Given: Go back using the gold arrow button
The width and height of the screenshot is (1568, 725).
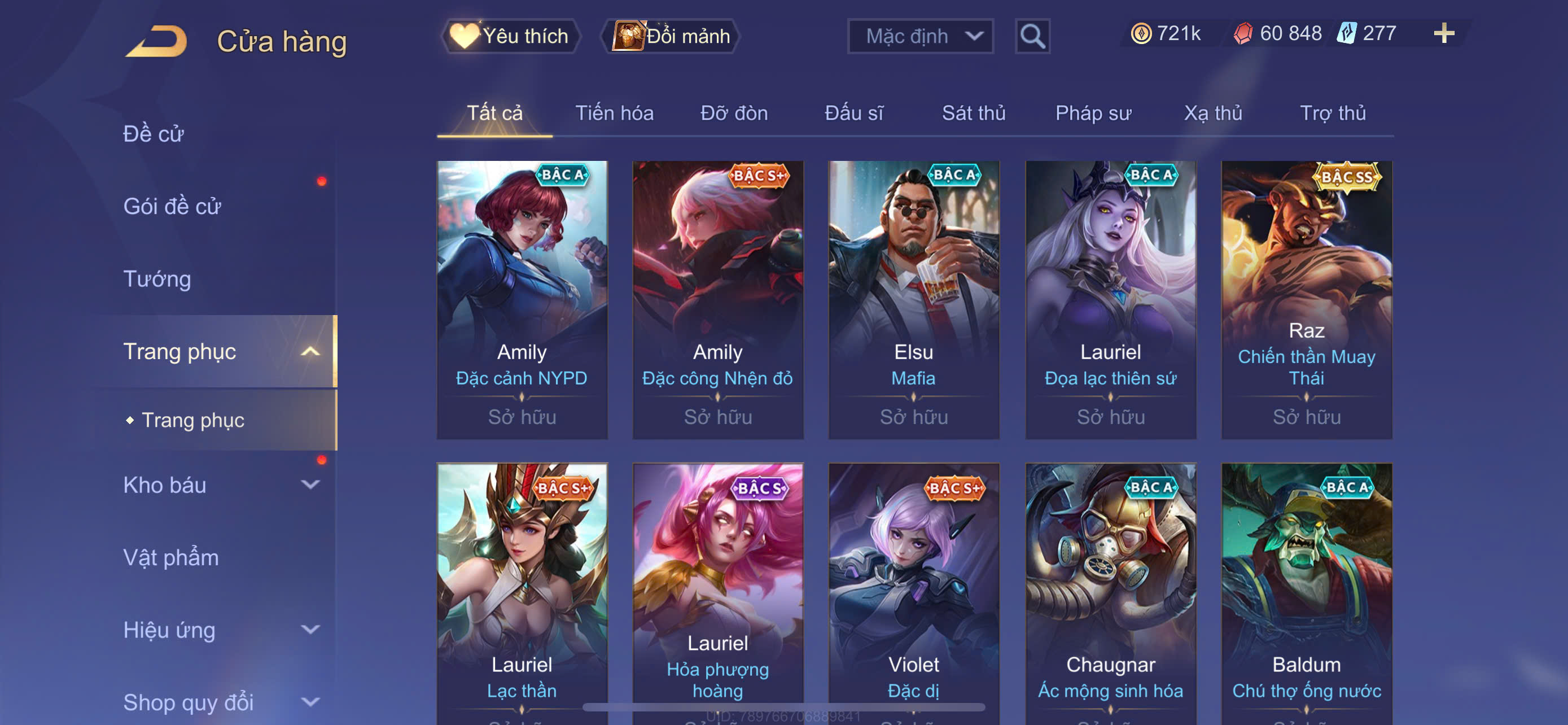Looking at the screenshot, I should (x=156, y=41).
